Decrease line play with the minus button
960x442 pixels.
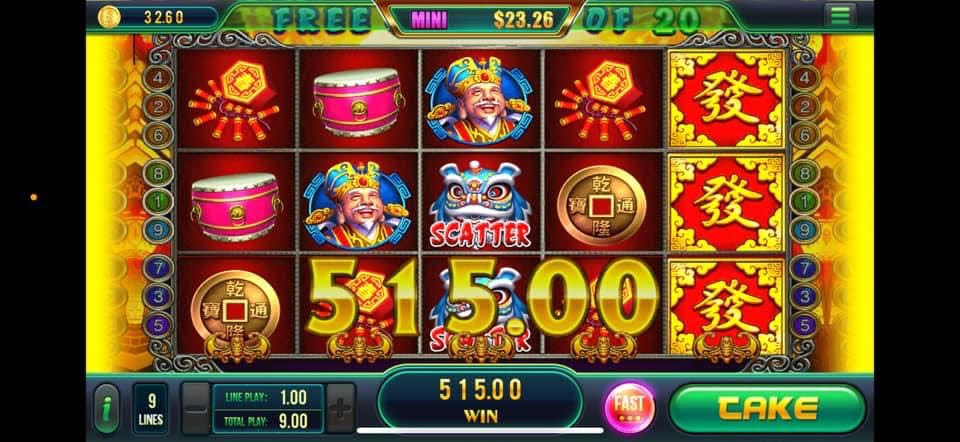pos(197,408)
